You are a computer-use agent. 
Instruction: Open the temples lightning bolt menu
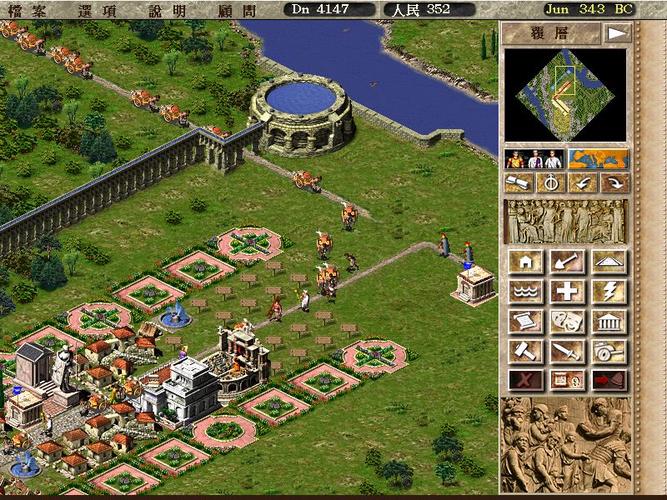[609, 292]
